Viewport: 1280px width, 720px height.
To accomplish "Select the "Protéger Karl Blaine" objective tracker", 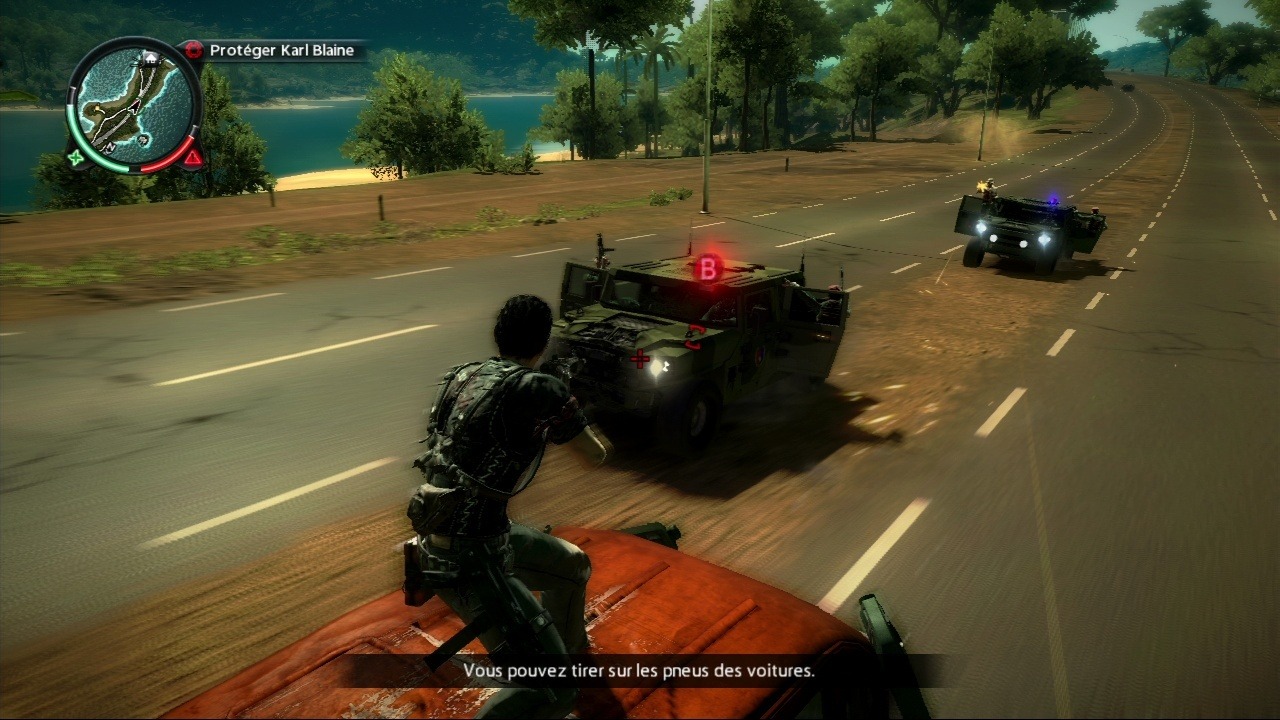I will [281, 50].
